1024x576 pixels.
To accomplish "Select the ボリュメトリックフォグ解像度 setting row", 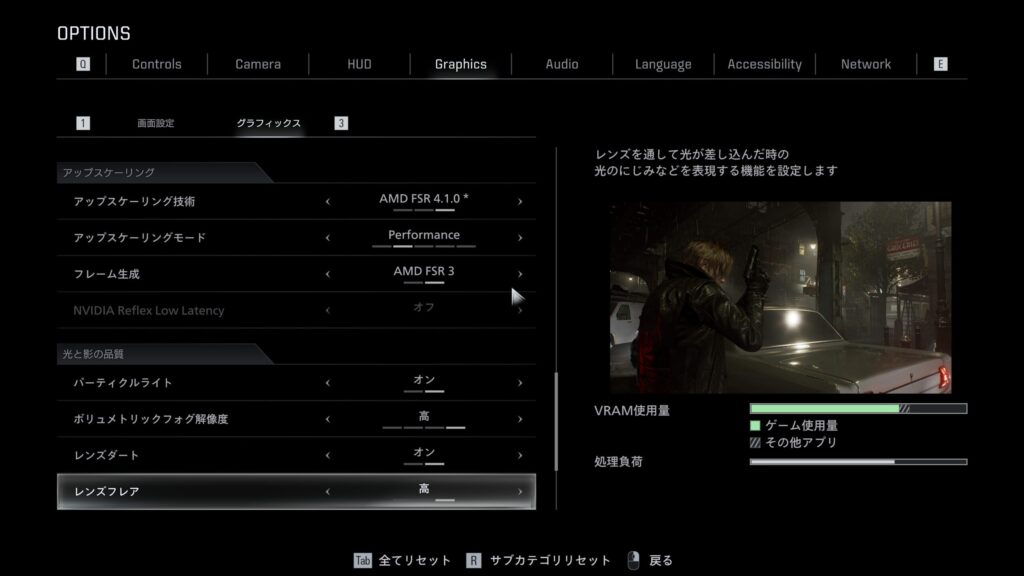I will point(200,419).
